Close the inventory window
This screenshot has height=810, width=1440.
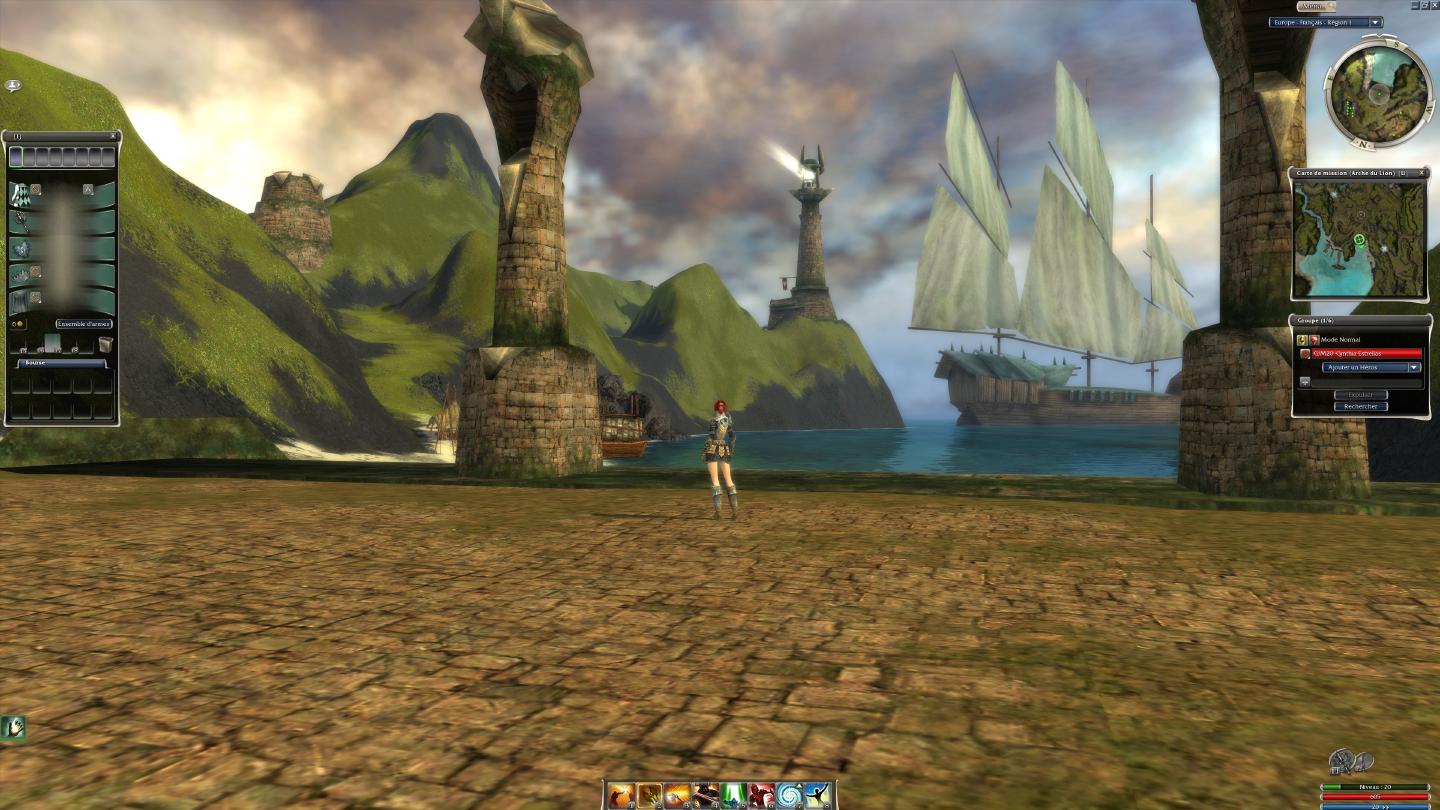(x=113, y=136)
